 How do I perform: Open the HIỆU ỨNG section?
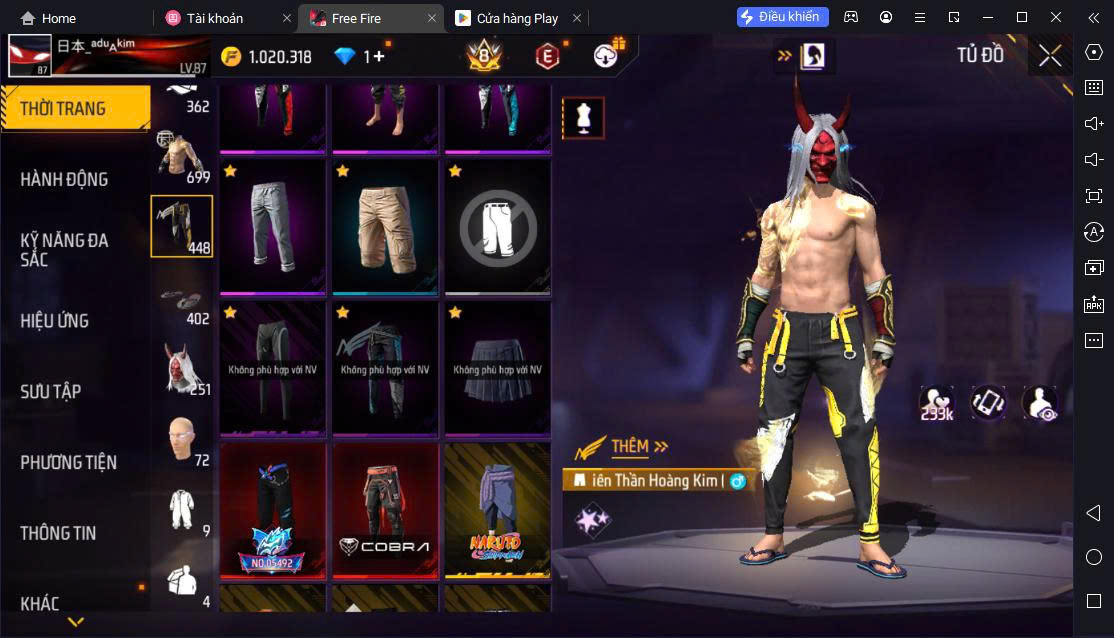pyautogui.click(x=55, y=321)
